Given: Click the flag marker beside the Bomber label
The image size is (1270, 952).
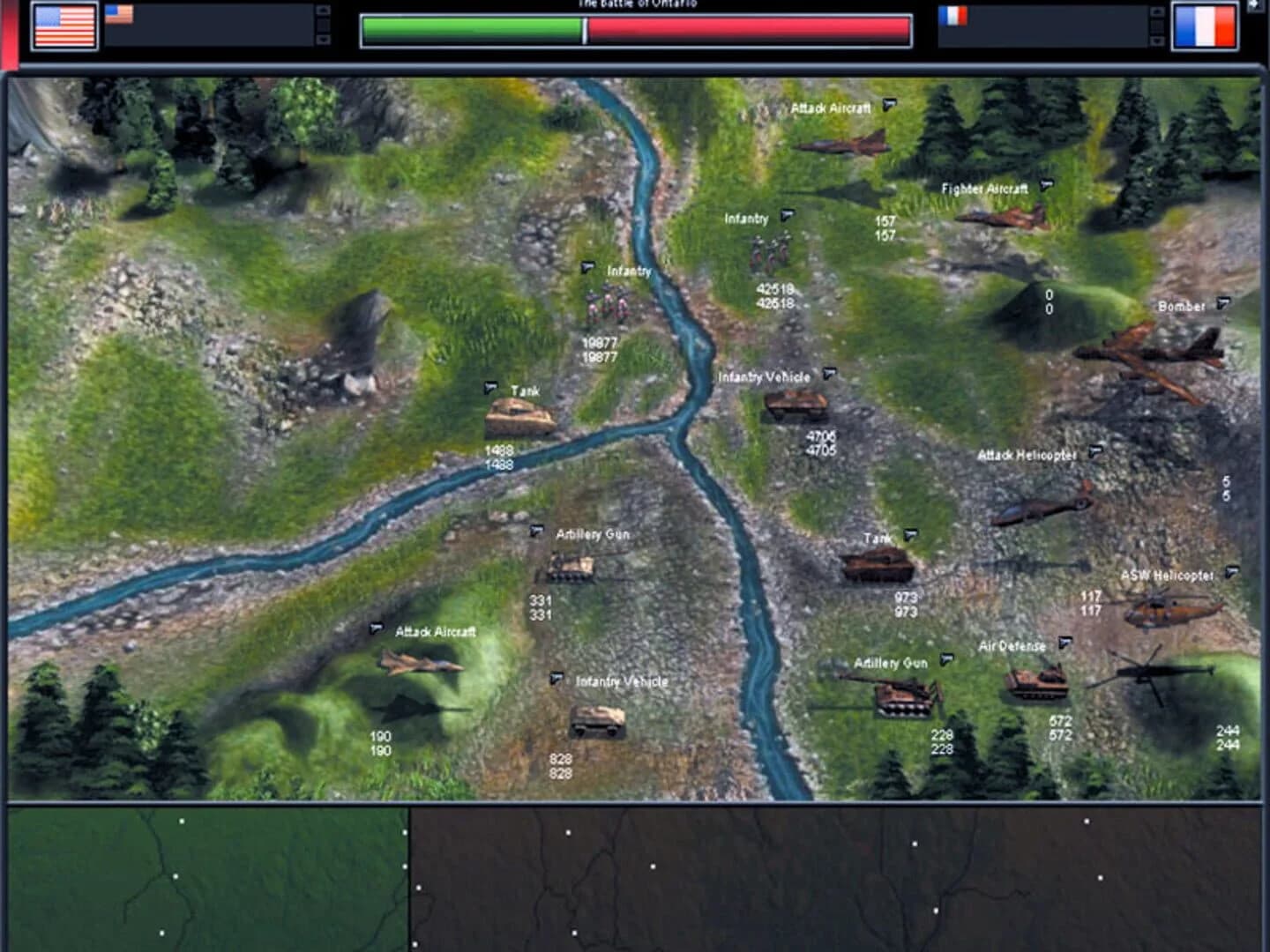Looking at the screenshot, I should [x=1221, y=302].
